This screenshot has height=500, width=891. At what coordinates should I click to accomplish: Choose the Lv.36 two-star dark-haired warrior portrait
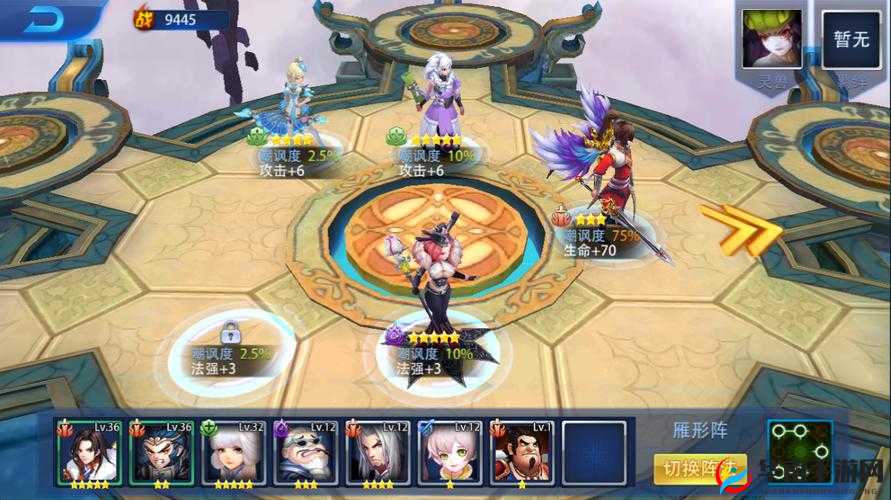coord(161,452)
